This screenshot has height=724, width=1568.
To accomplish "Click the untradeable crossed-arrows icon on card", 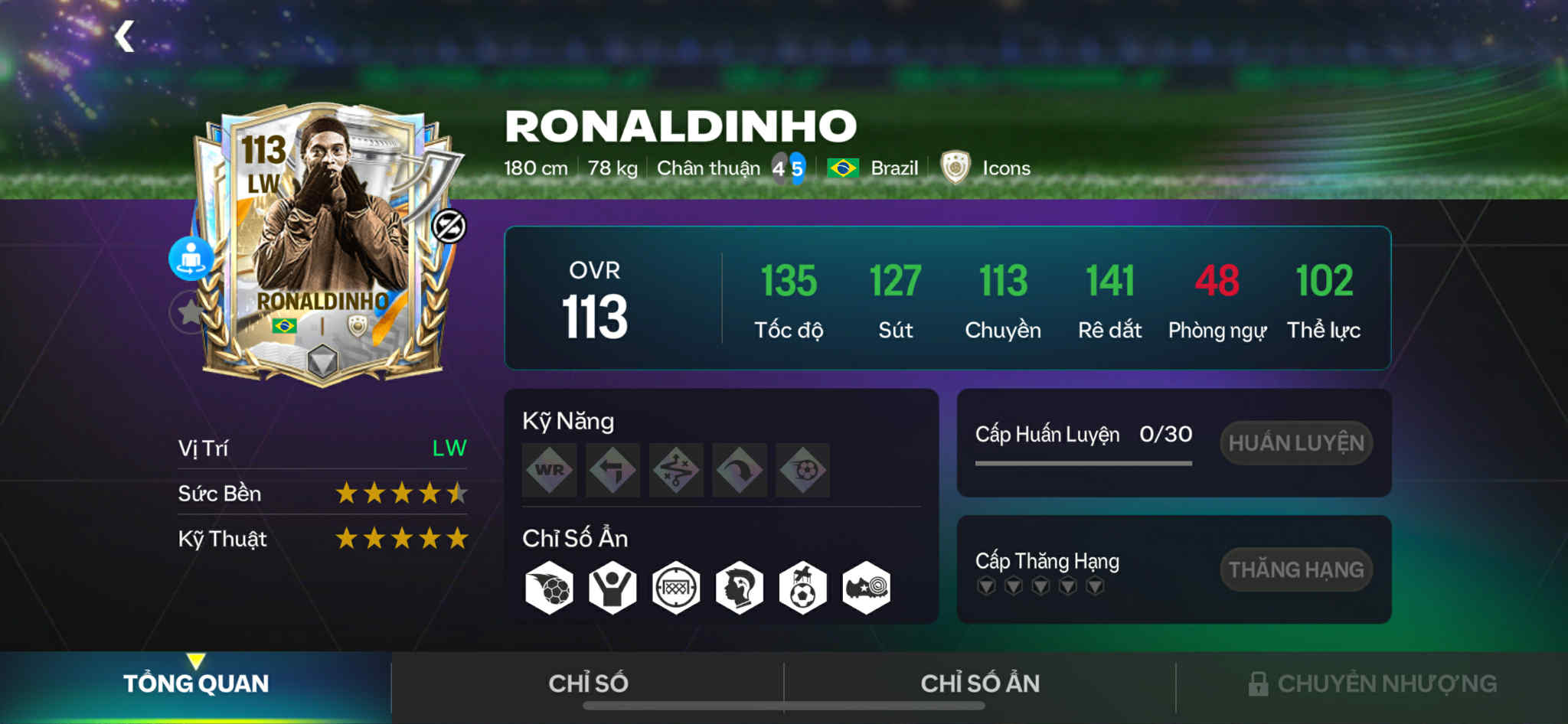I will click(449, 227).
